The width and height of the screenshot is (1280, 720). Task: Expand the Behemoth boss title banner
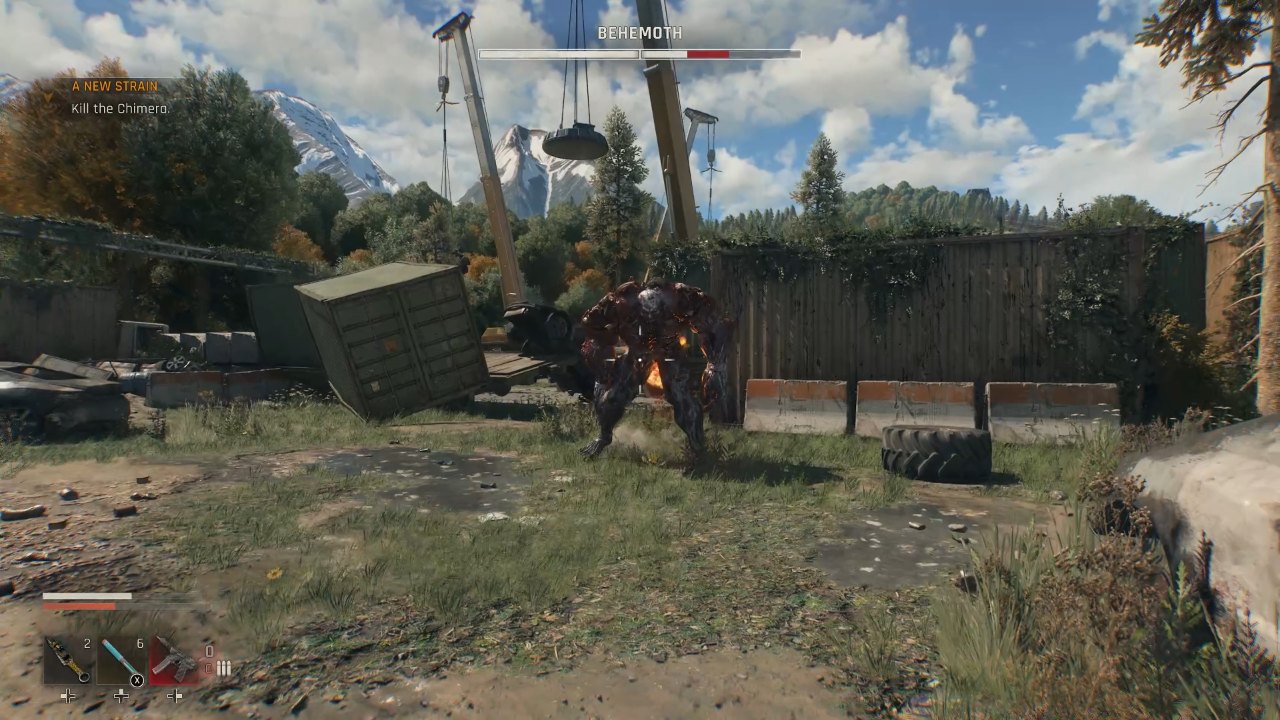[x=639, y=32]
